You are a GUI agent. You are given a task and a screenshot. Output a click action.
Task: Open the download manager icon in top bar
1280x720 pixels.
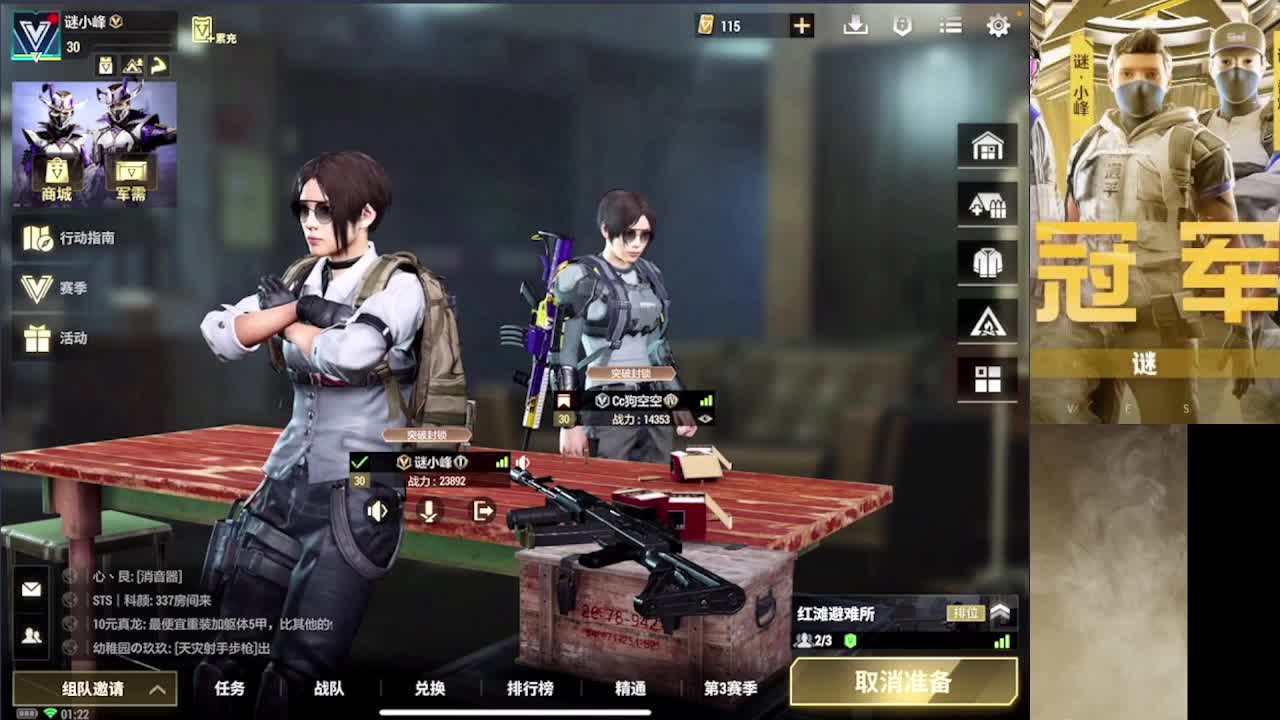pyautogui.click(x=856, y=26)
